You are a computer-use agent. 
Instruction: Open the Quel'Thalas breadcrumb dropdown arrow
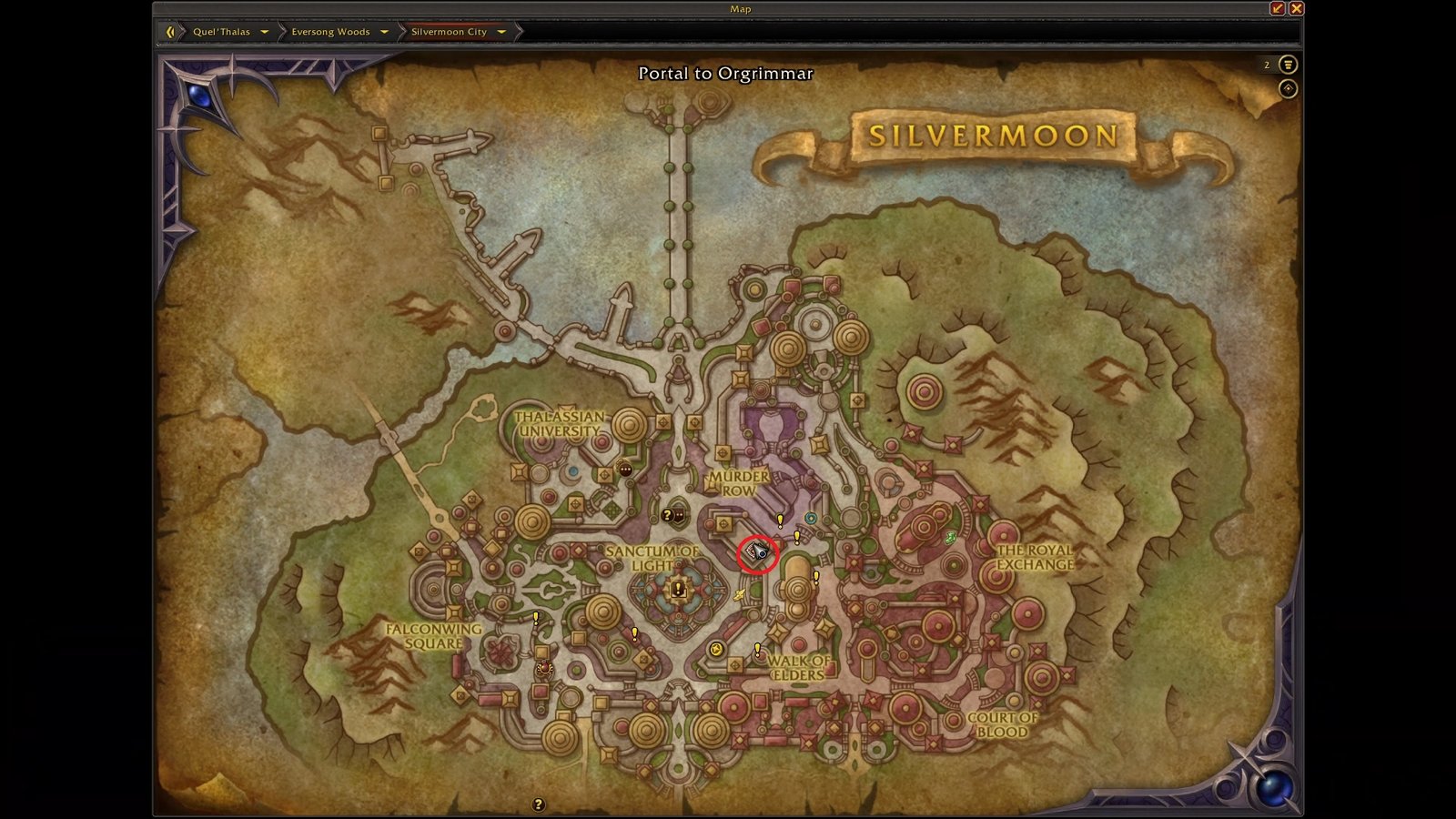264,31
